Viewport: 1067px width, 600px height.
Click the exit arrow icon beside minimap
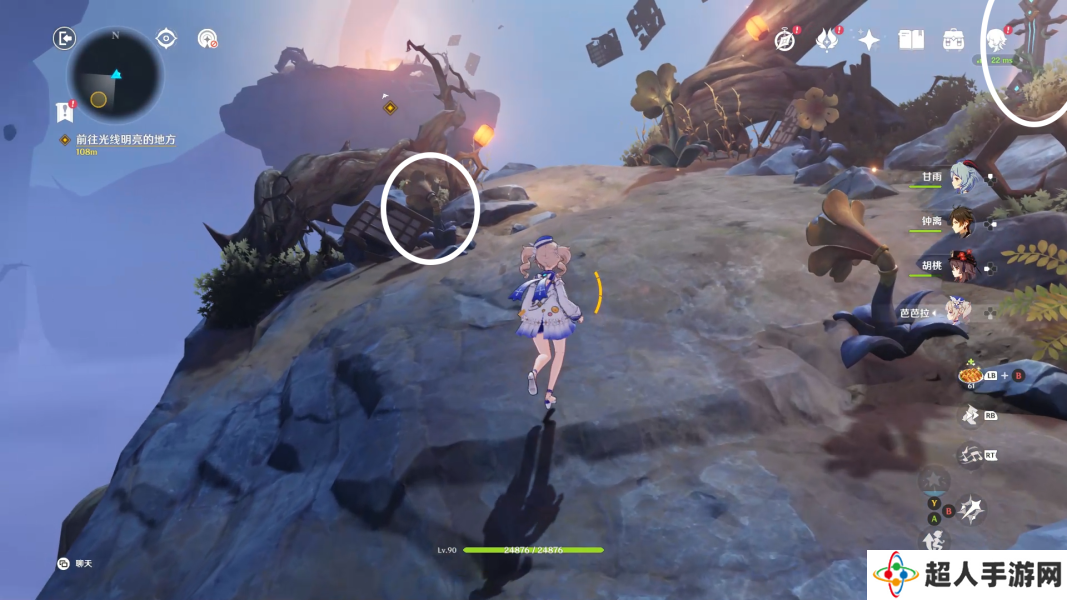click(x=65, y=39)
